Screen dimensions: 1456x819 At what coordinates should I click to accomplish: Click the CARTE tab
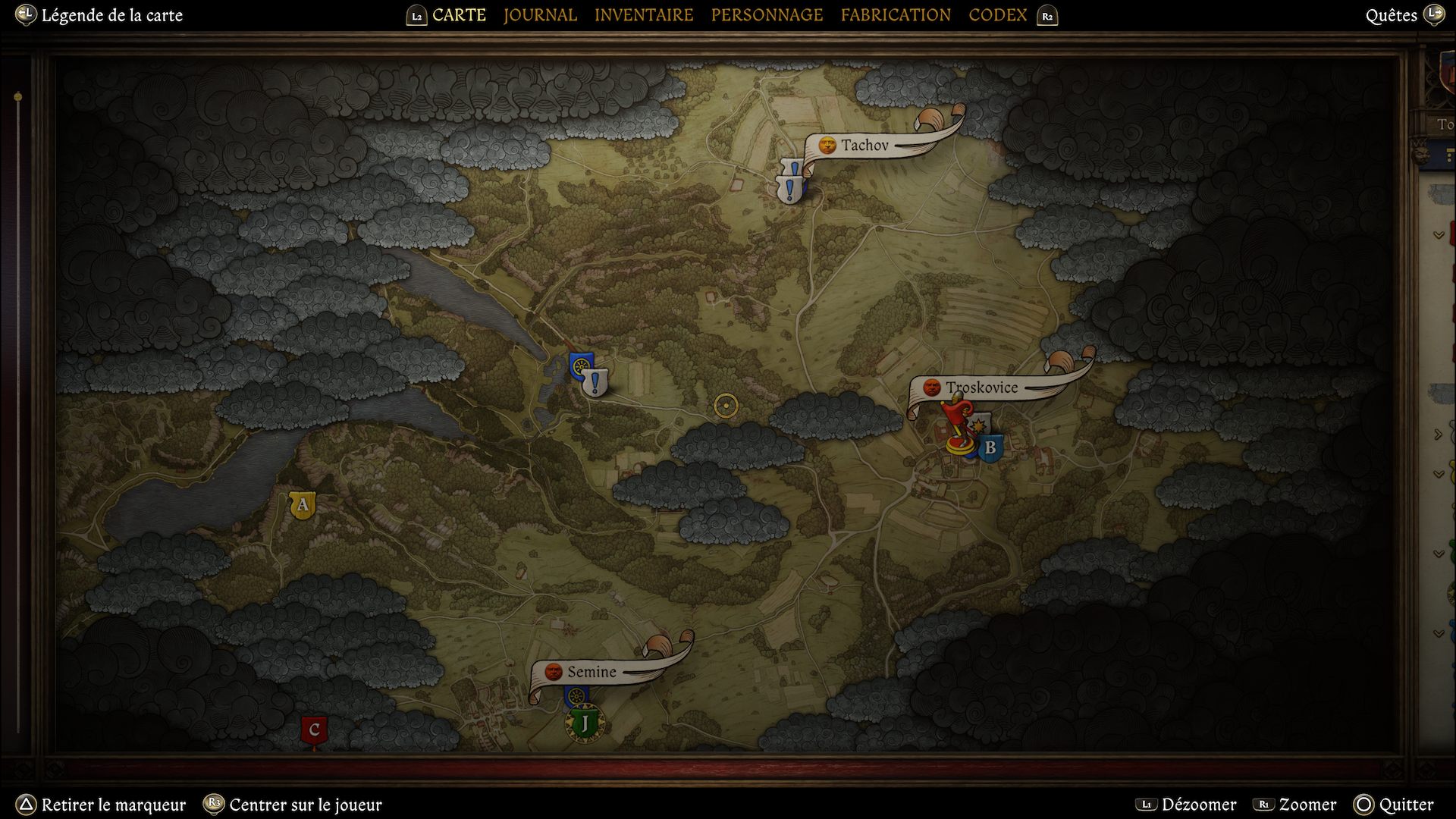[459, 15]
